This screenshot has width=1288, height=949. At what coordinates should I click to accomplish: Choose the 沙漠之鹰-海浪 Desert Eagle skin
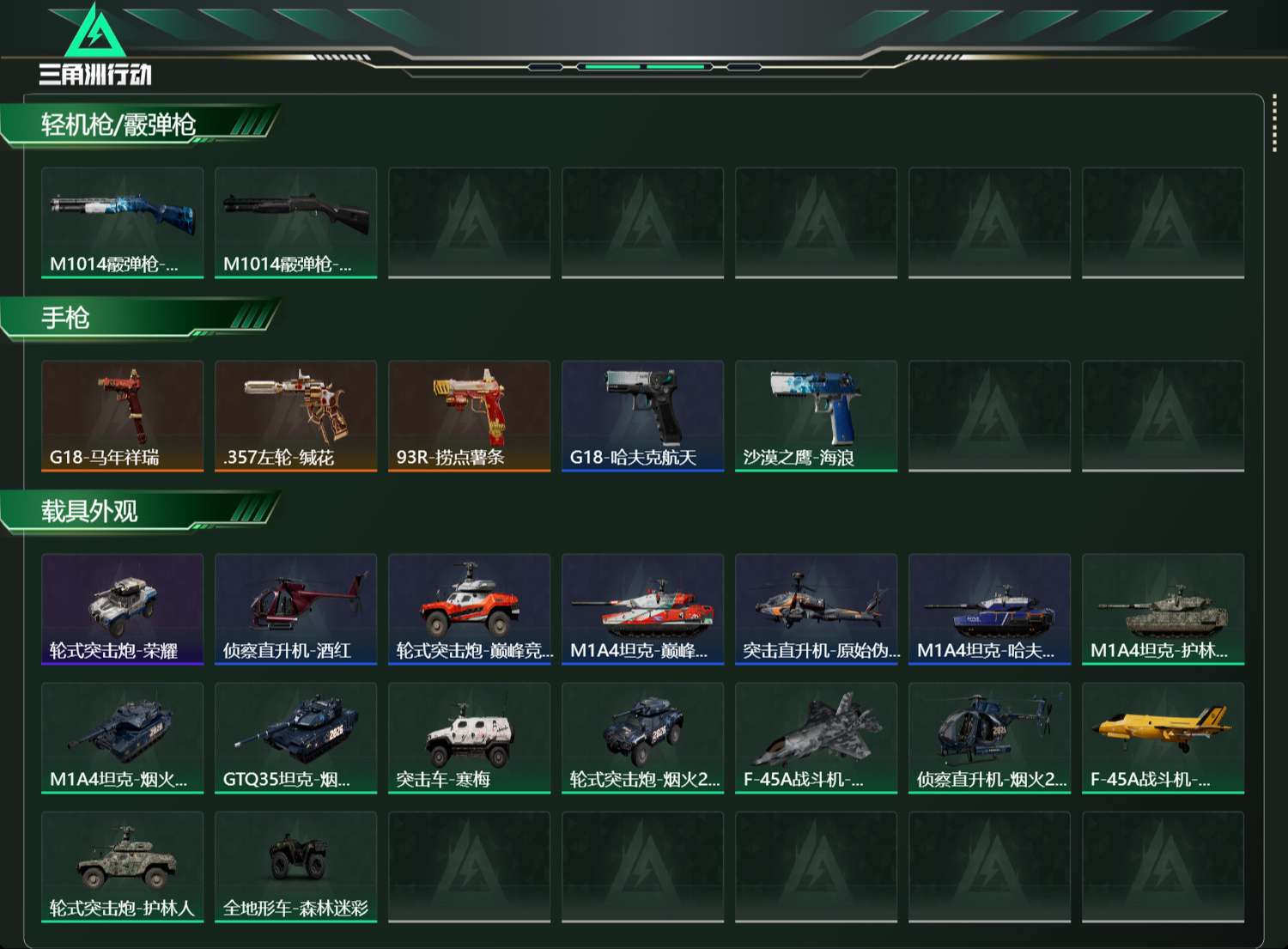[817, 416]
